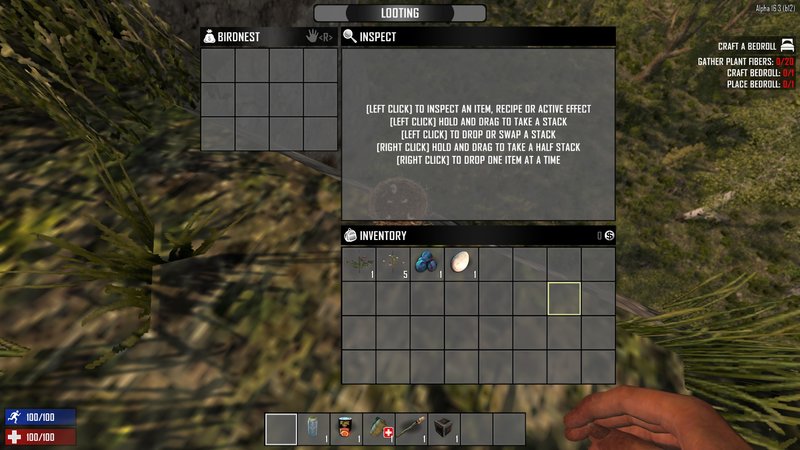The image size is (800, 450).
Task: Click the highlighted yellow-bordered inventory slot
Action: pos(564,298)
